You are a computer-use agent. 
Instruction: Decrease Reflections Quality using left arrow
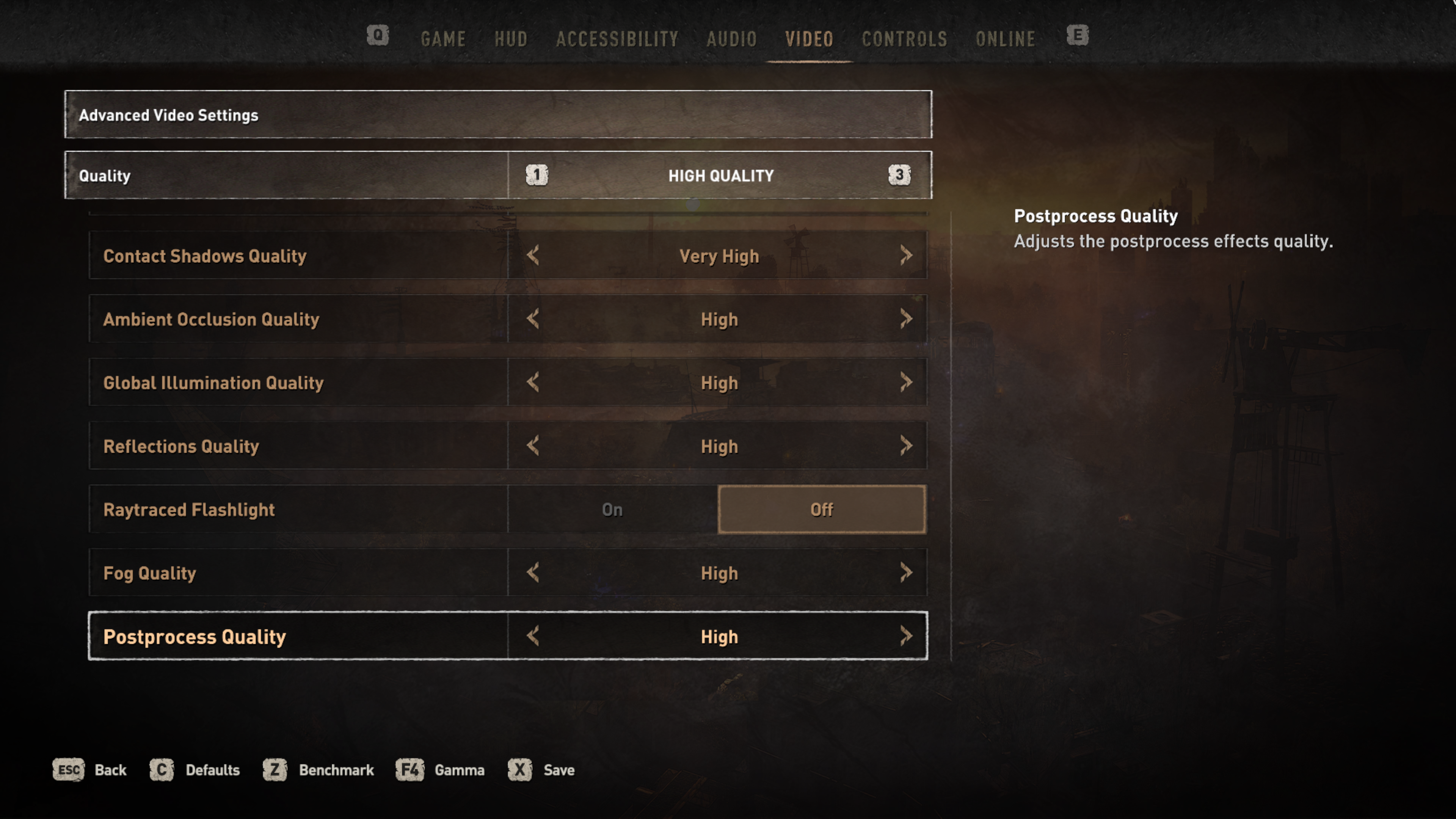tap(532, 446)
